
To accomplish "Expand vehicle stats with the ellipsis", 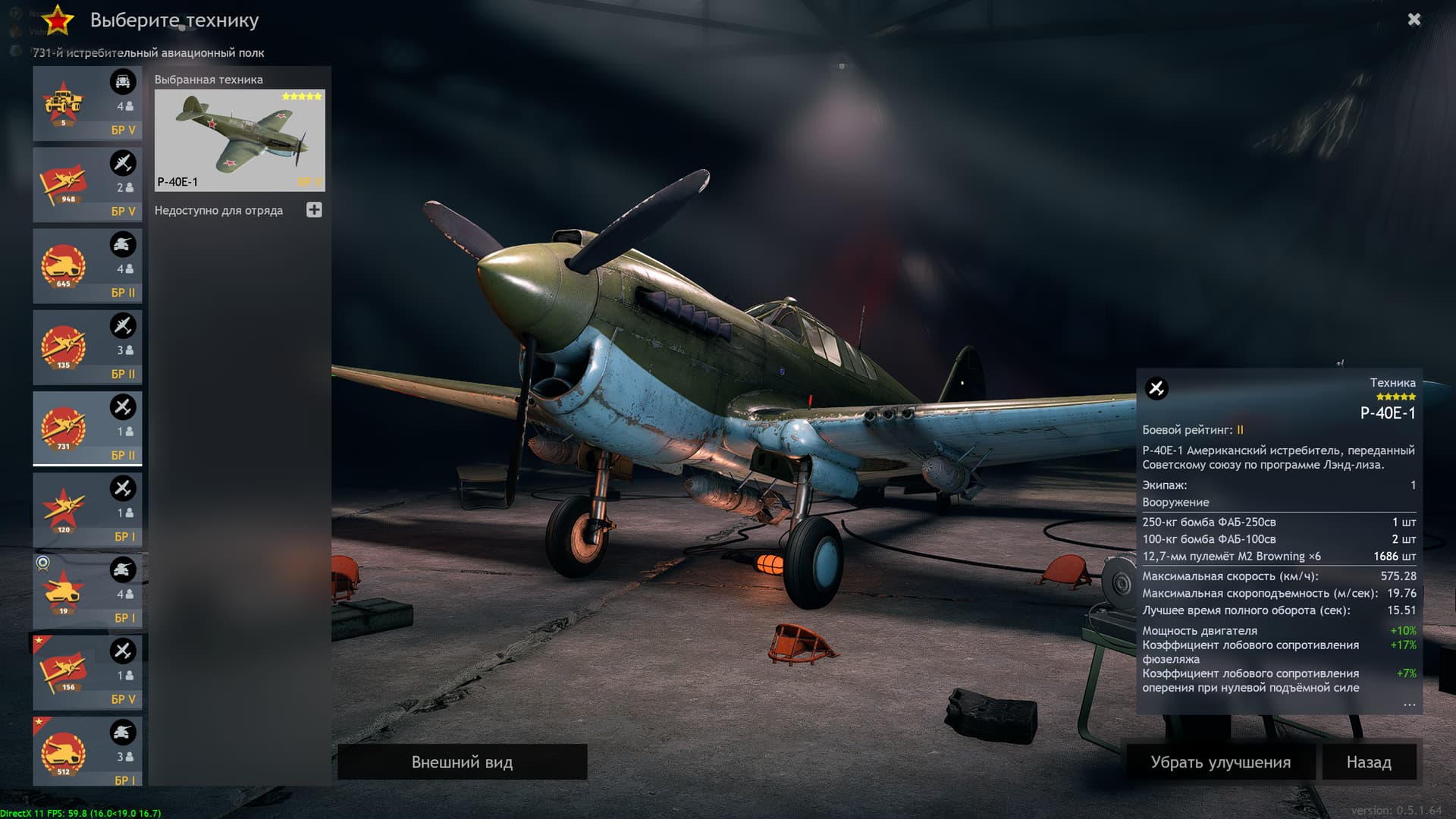I will pyautogui.click(x=1409, y=704).
